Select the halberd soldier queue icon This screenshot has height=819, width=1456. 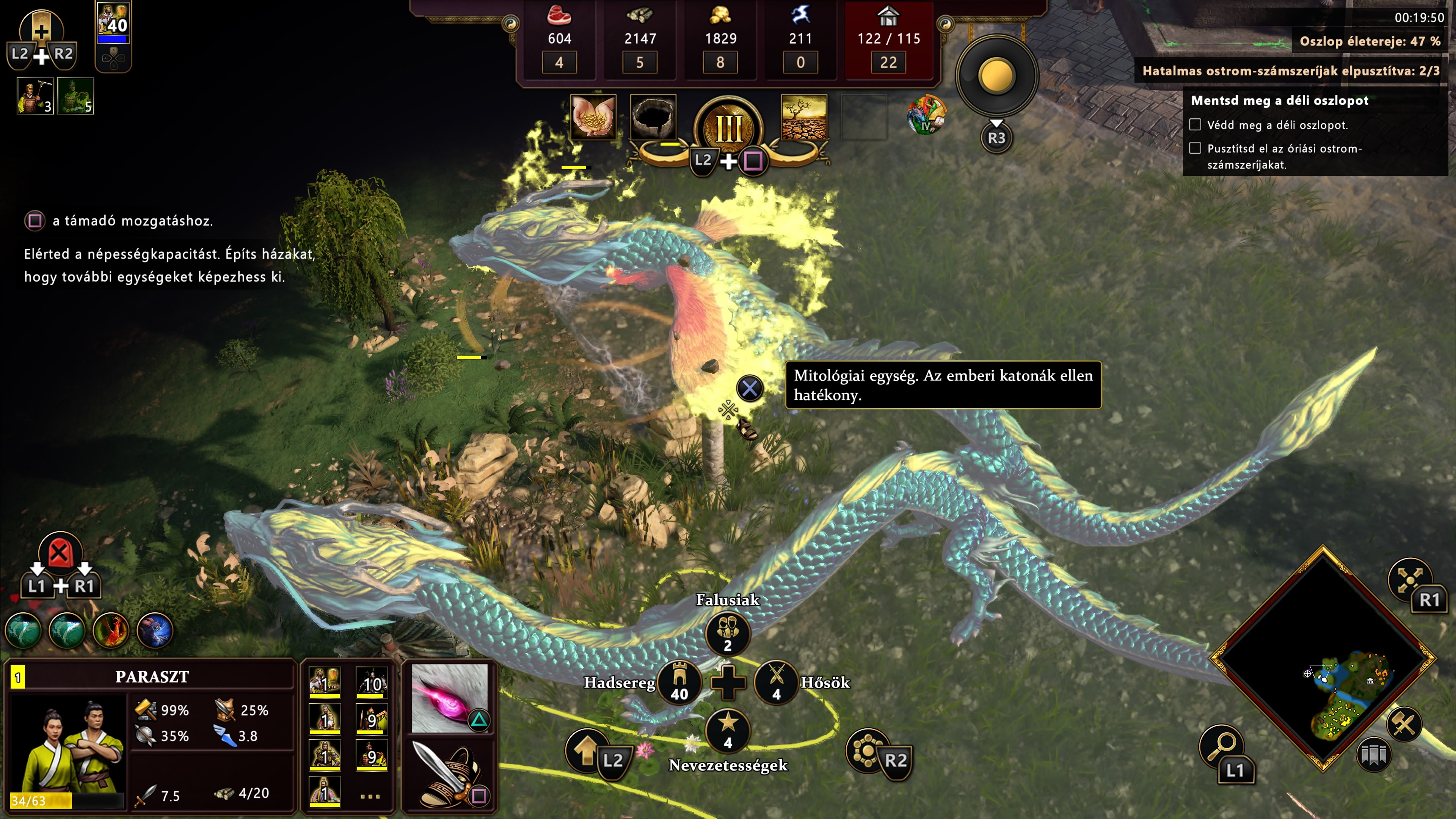coord(35,97)
